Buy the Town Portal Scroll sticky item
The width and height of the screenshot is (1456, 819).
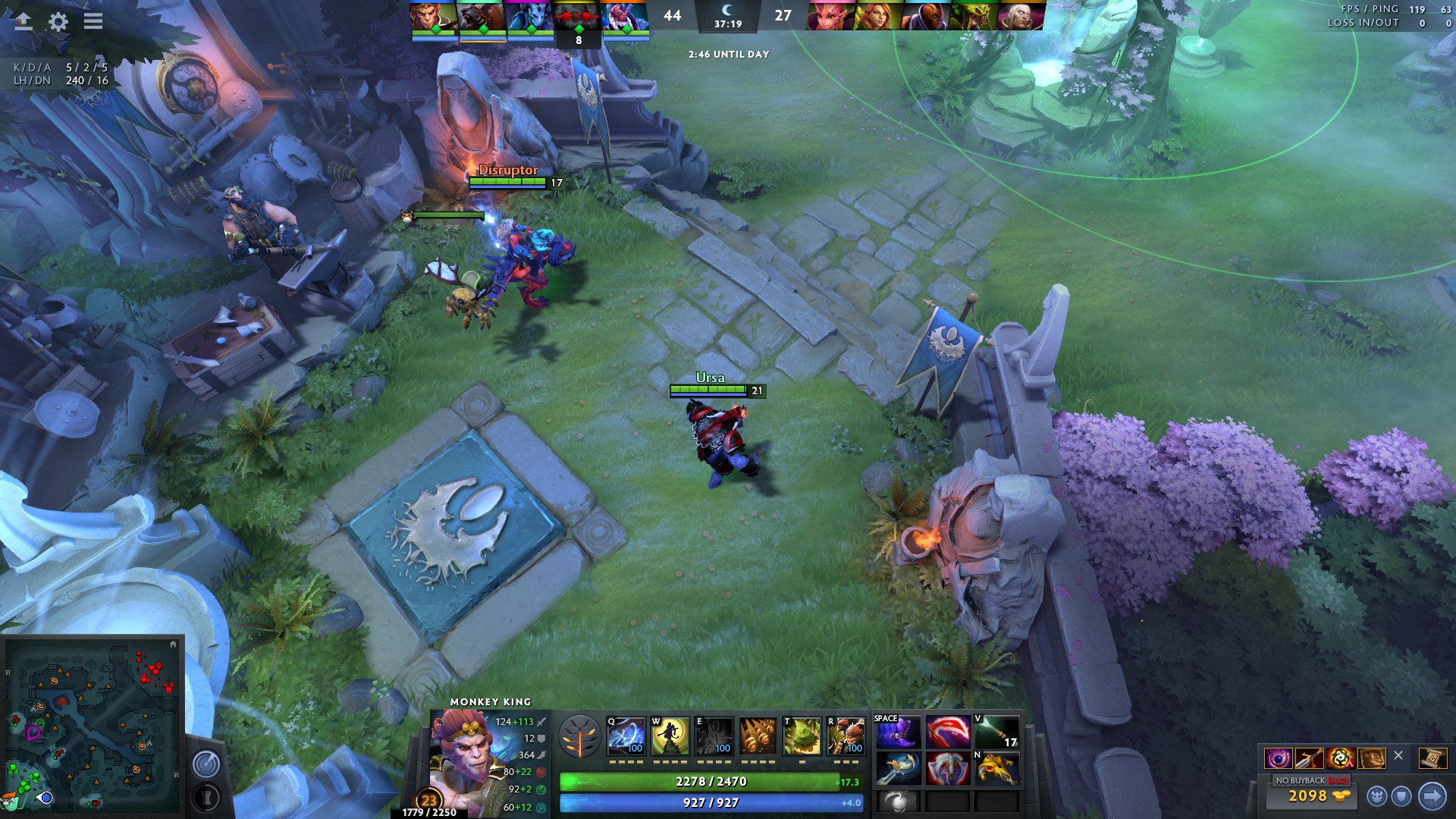(1432, 758)
